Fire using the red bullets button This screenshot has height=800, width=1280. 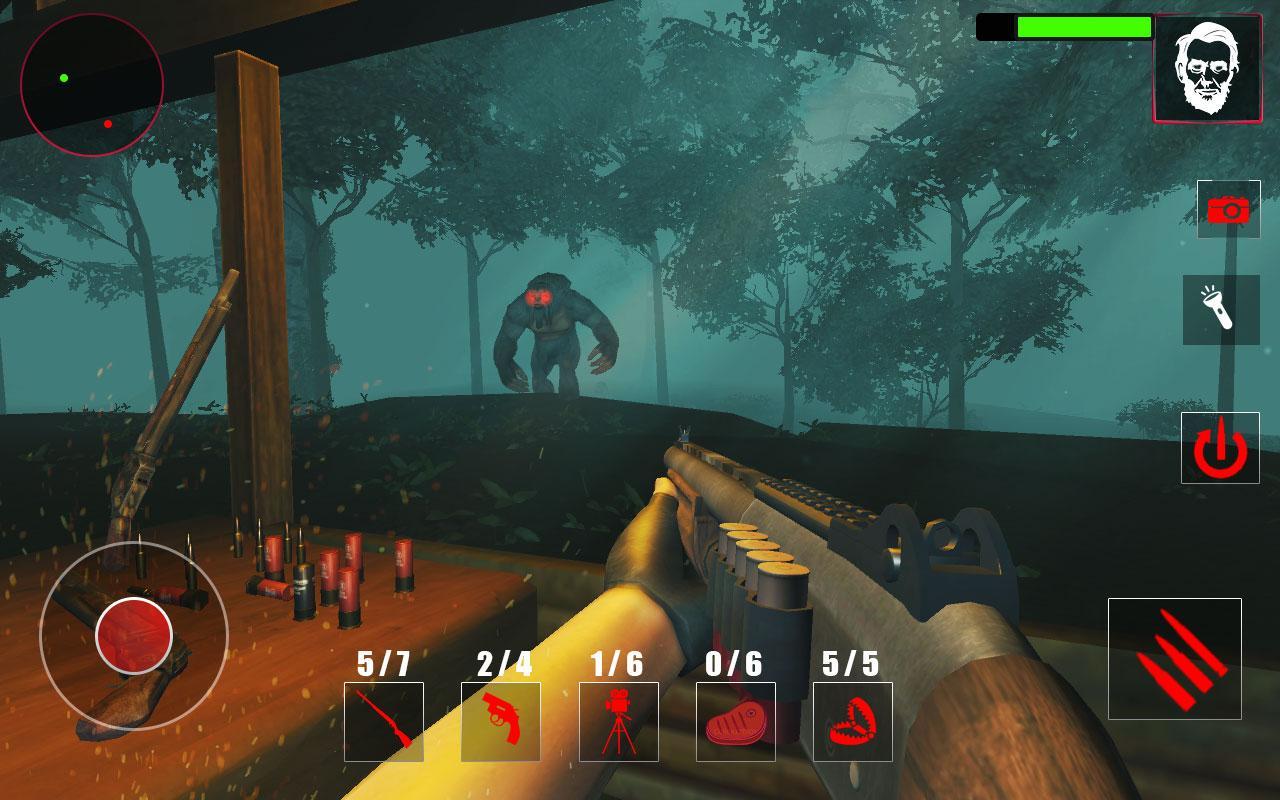tap(1174, 658)
